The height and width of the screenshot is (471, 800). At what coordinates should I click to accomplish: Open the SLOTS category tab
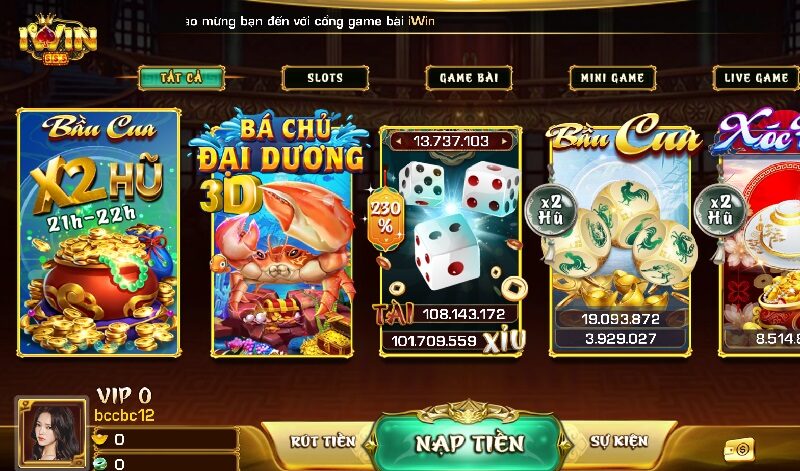pyautogui.click(x=325, y=78)
